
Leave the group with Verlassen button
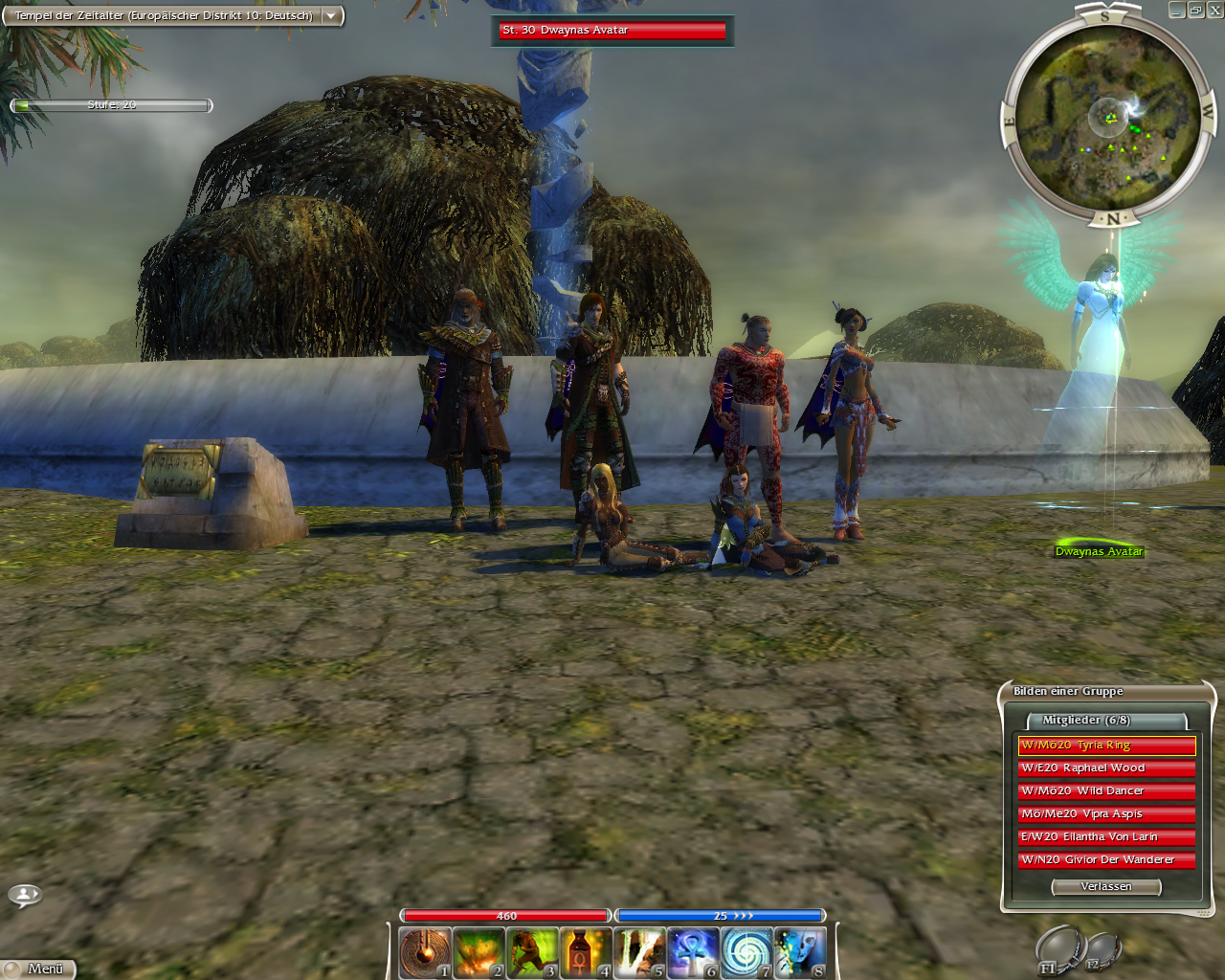[1106, 887]
